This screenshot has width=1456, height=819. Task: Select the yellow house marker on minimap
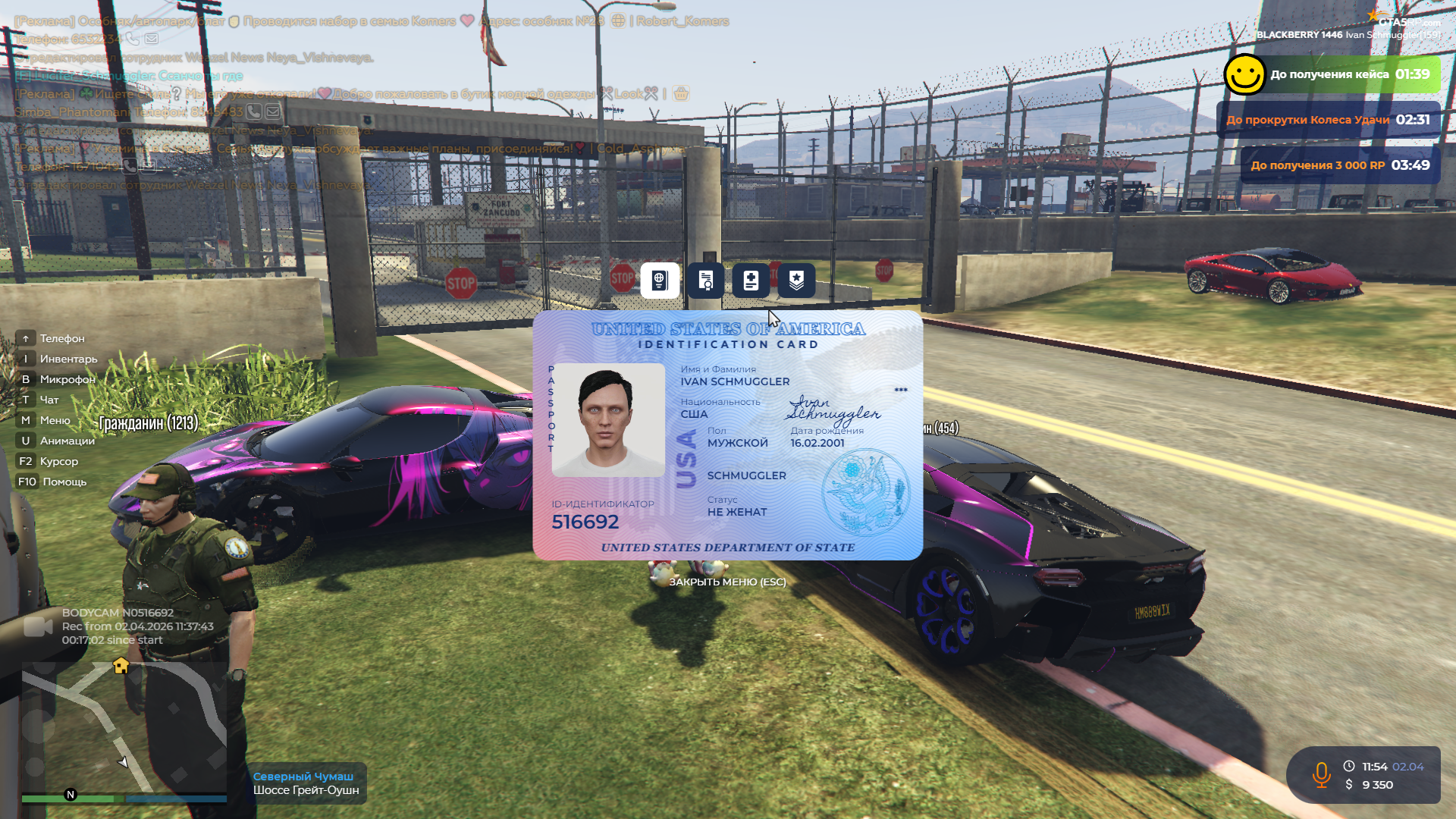[x=121, y=666]
